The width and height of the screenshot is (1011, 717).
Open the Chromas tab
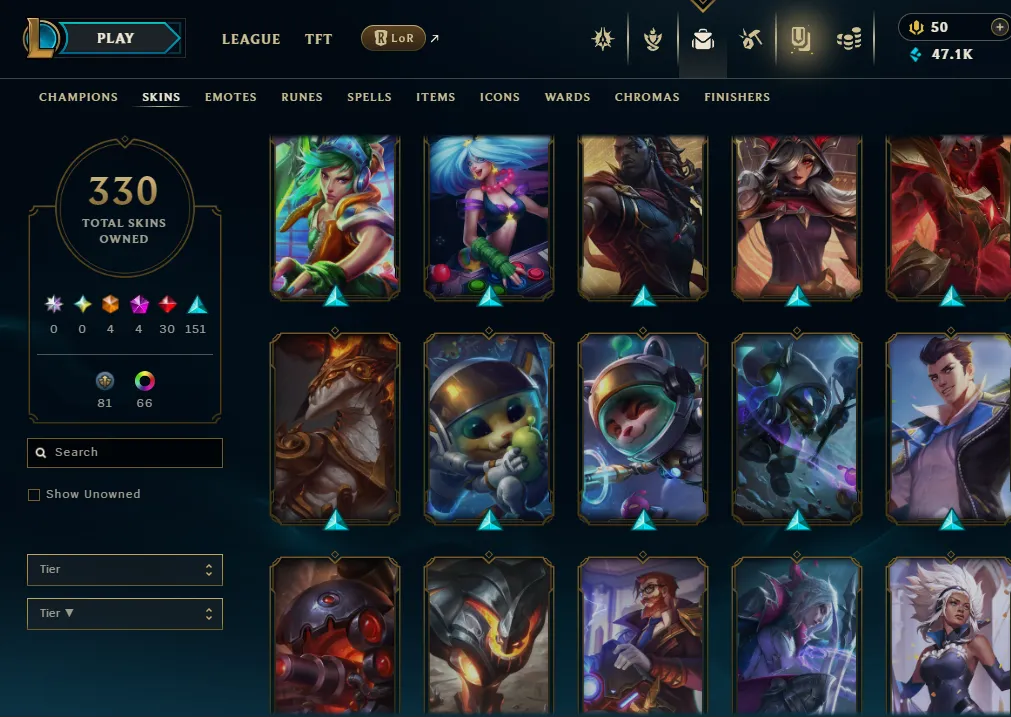[x=647, y=97]
